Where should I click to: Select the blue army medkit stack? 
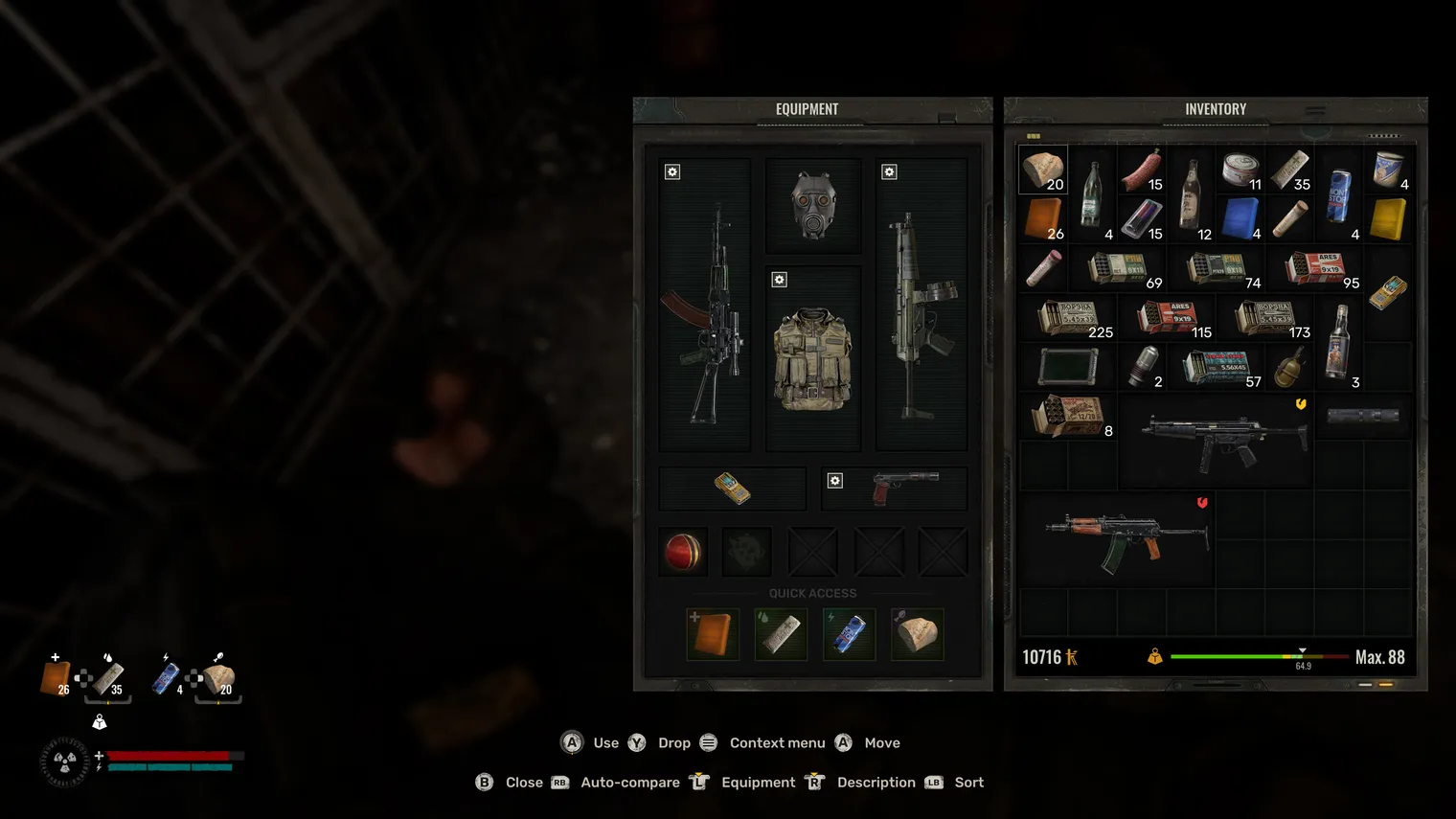(1240, 218)
